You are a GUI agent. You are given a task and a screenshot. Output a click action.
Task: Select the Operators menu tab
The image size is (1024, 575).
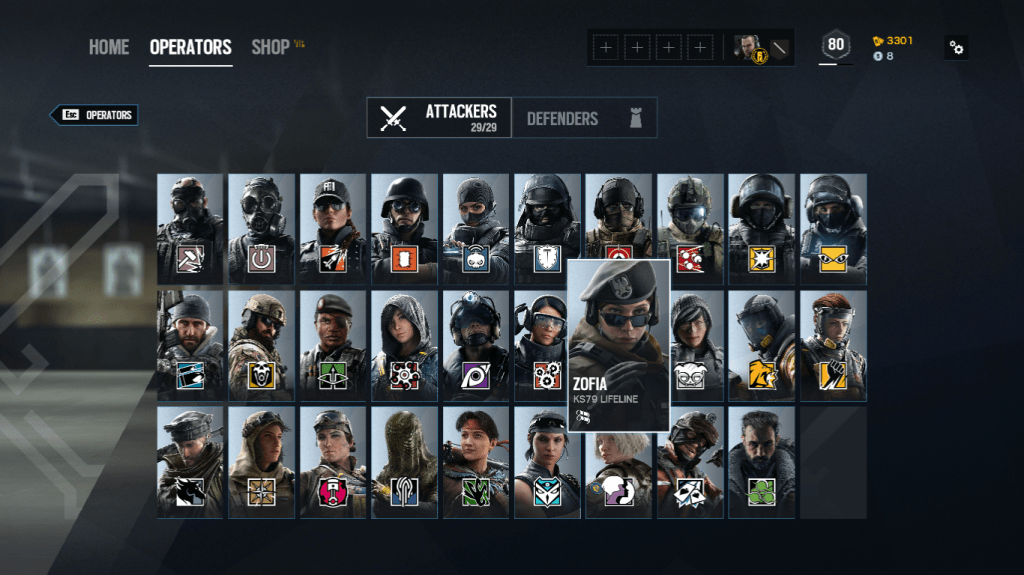(x=190, y=47)
